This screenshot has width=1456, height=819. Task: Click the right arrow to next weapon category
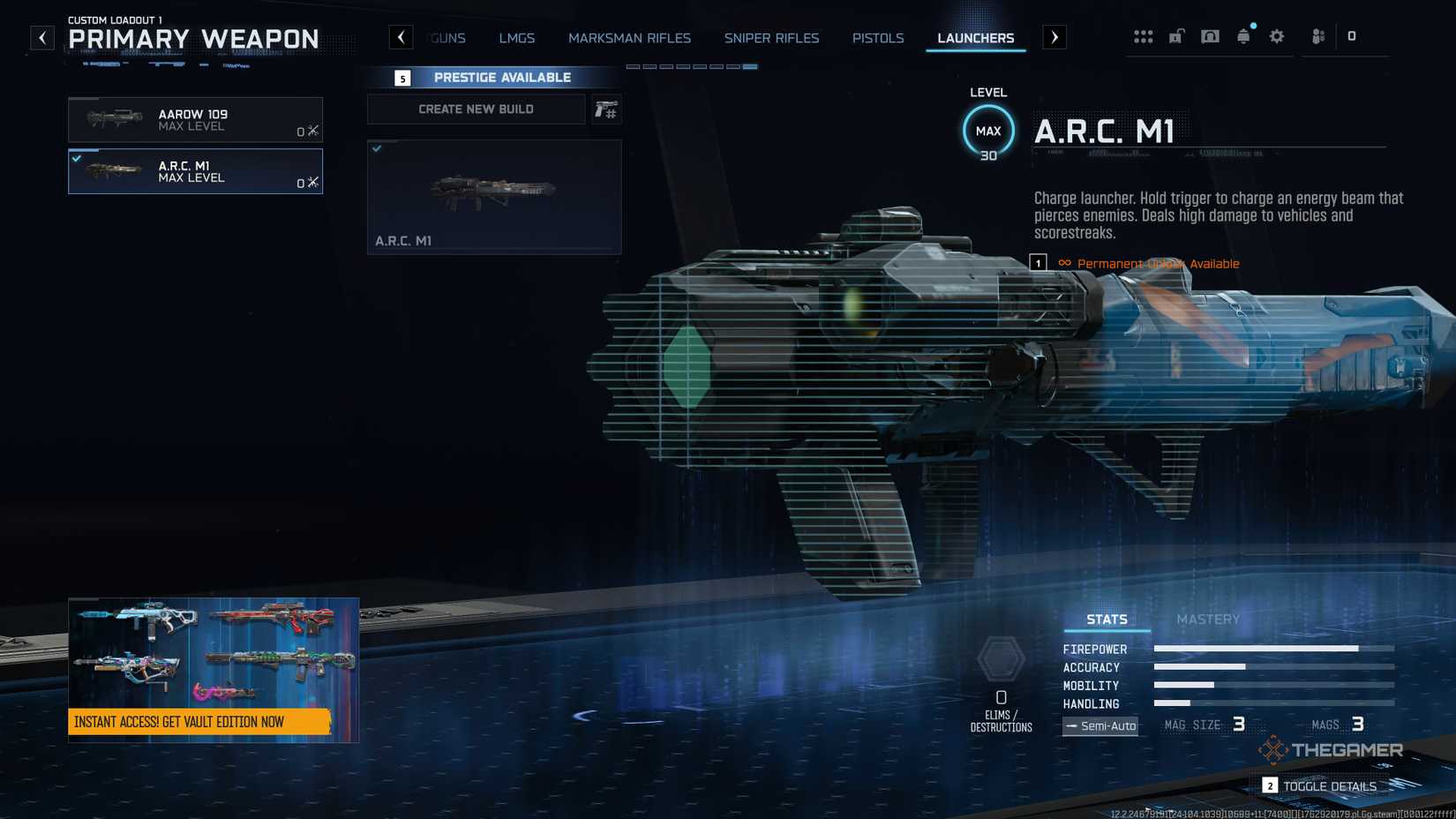pos(1054,36)
